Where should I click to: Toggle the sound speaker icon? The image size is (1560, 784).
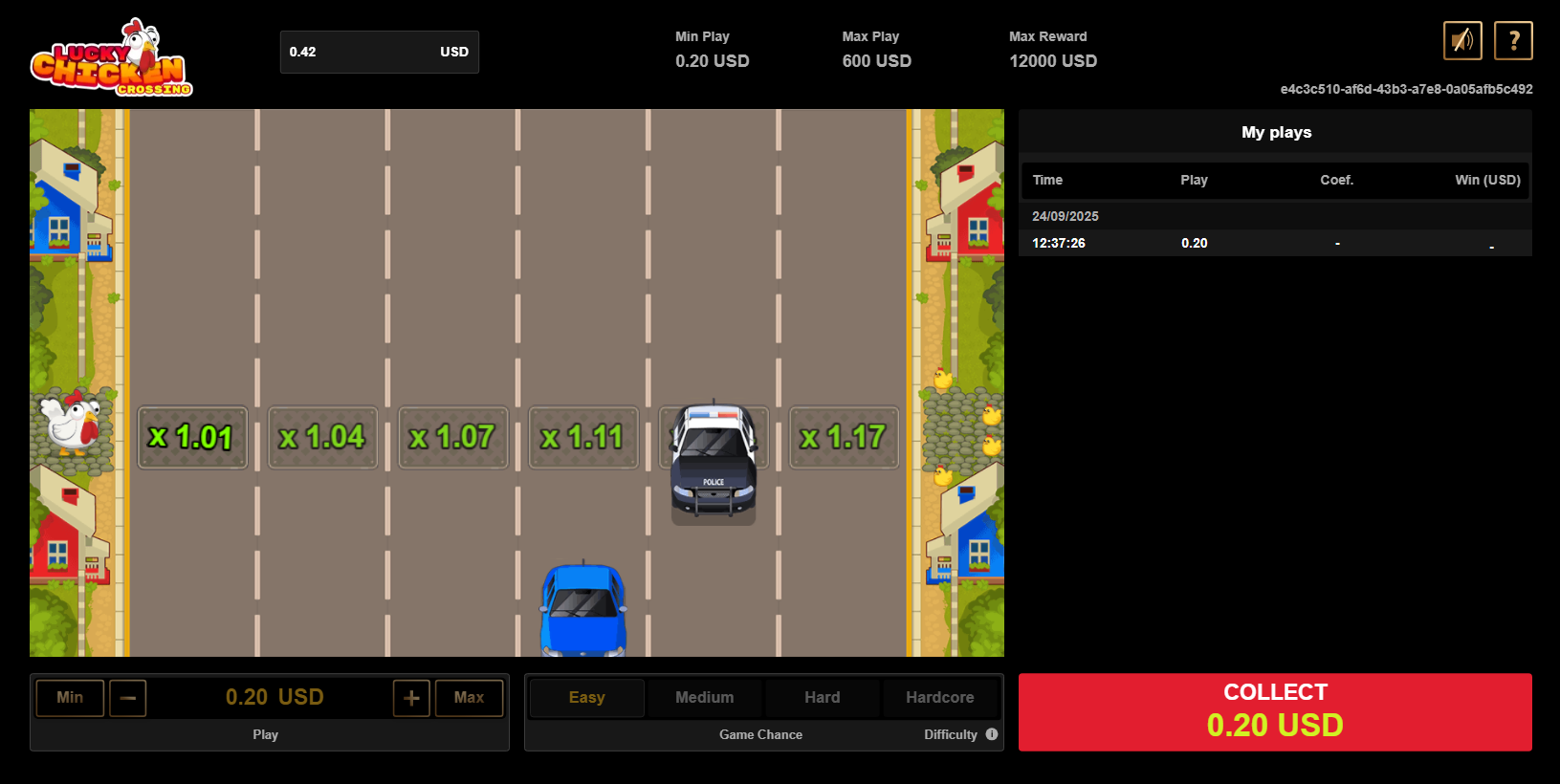1462,40
